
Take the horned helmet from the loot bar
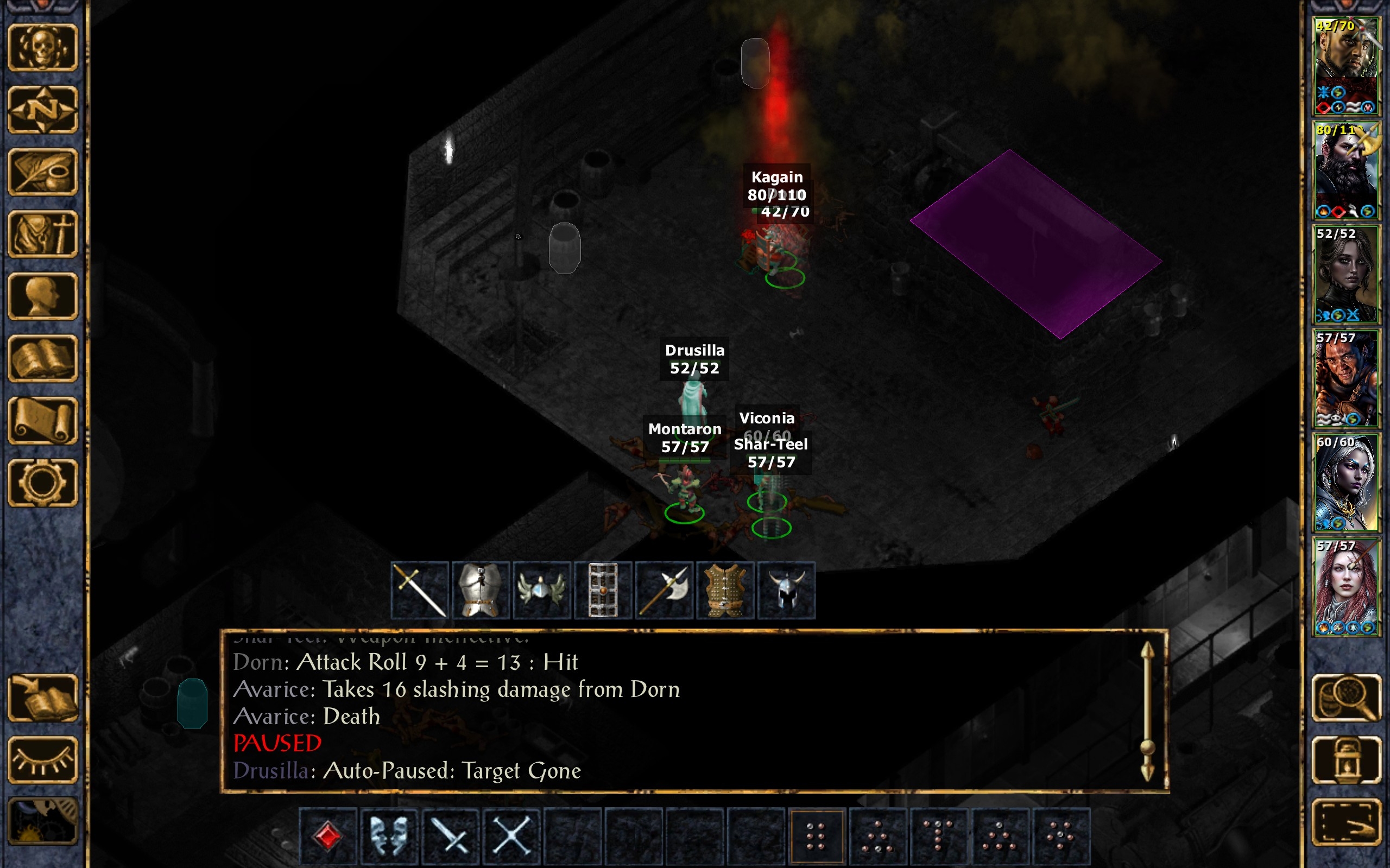(786, 590)
